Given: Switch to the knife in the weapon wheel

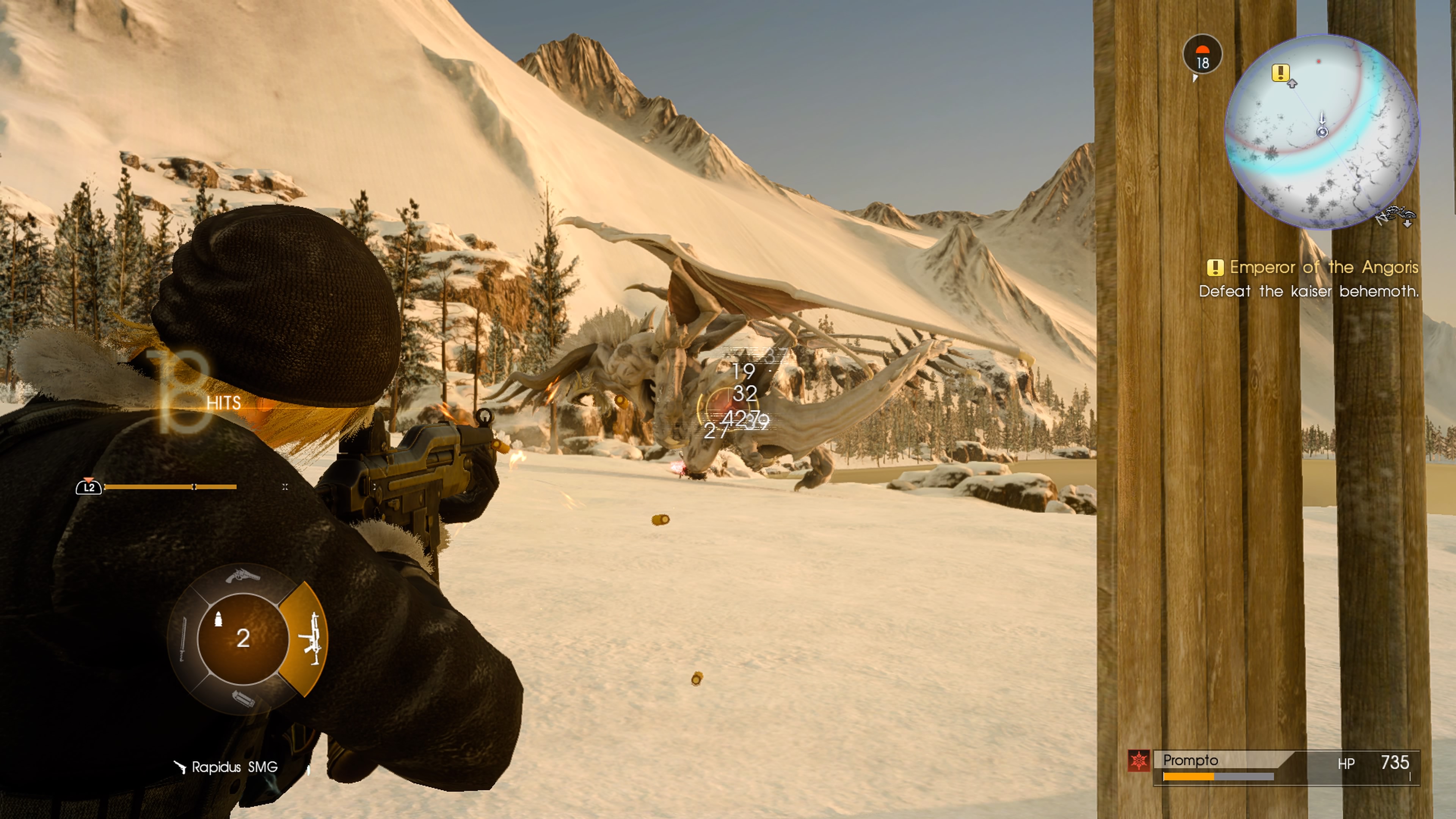Looking at the screenshot, I should click(x=183, y=639).
